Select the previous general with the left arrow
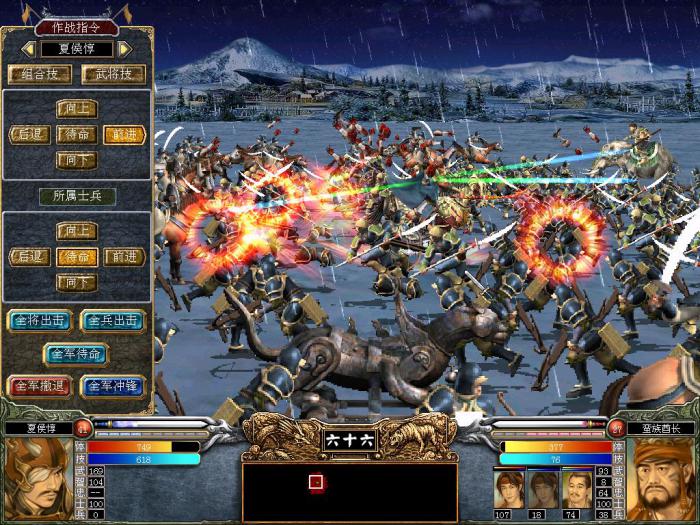Image resolution: width=700 pixels, height=525 pixels. 29,48
